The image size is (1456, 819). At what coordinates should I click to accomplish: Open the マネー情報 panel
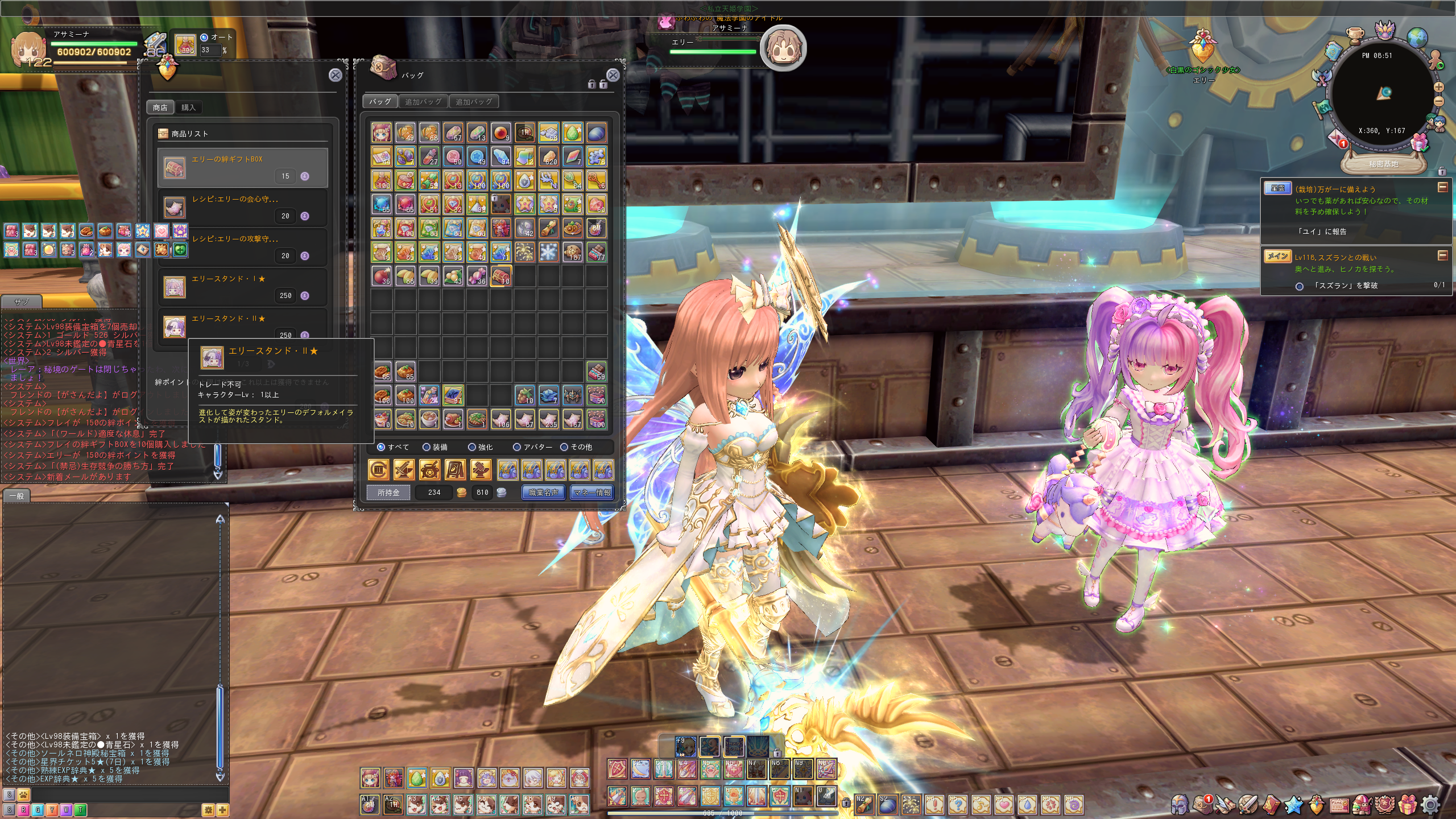592,493
